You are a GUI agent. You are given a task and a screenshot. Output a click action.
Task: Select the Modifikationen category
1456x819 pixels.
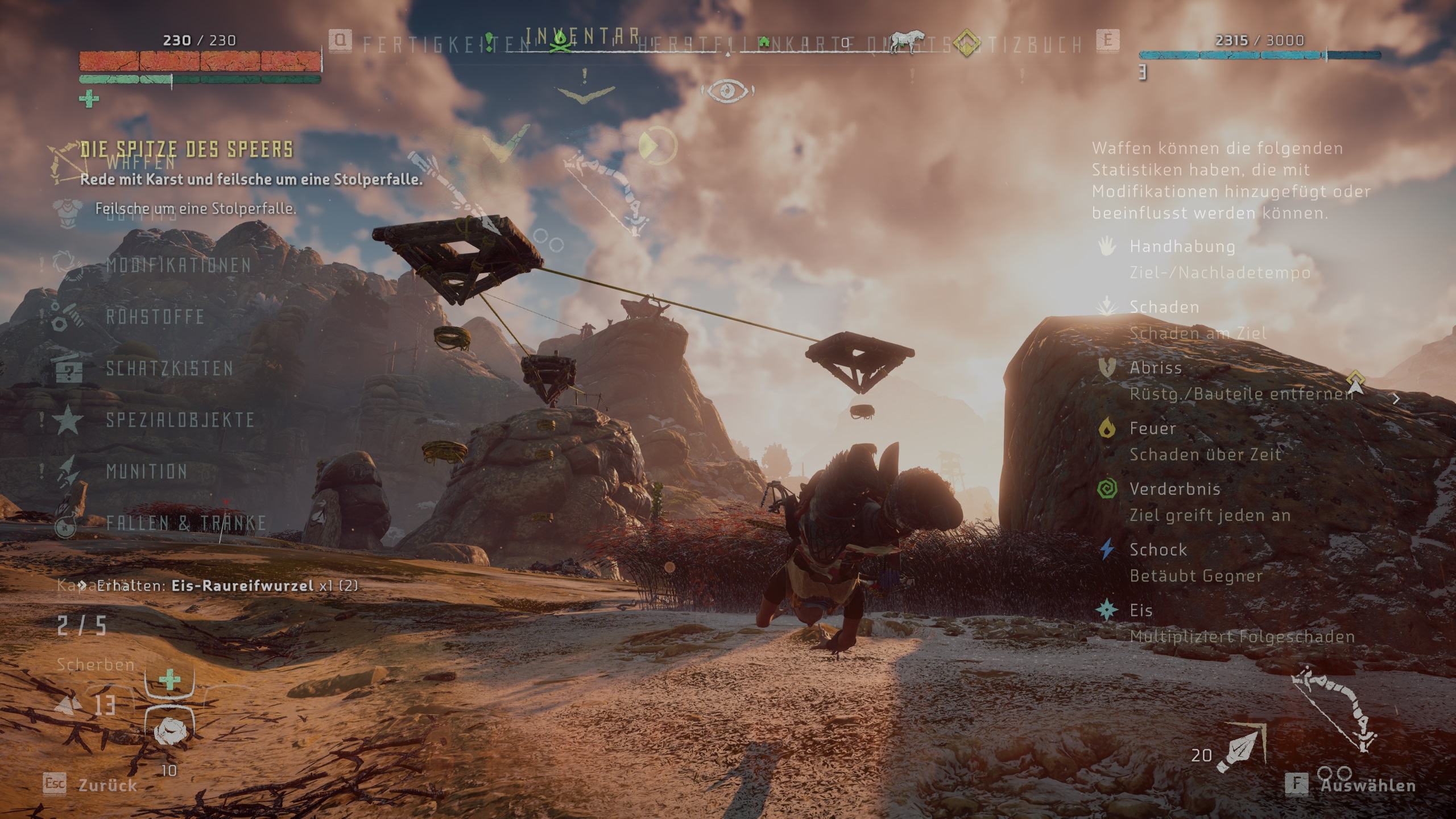[x=178, y=266]
